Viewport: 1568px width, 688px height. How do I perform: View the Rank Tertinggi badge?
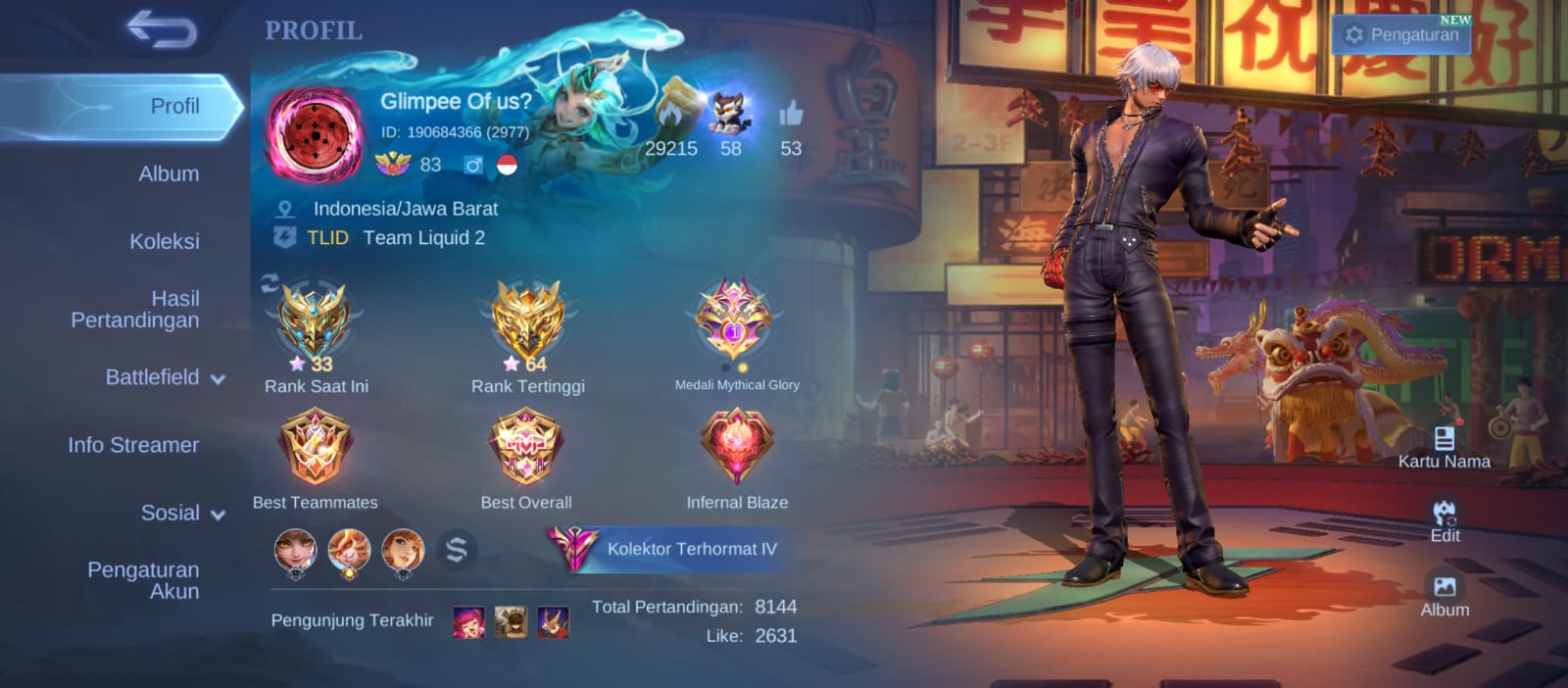pyautogui.click(x=527, y=321)
